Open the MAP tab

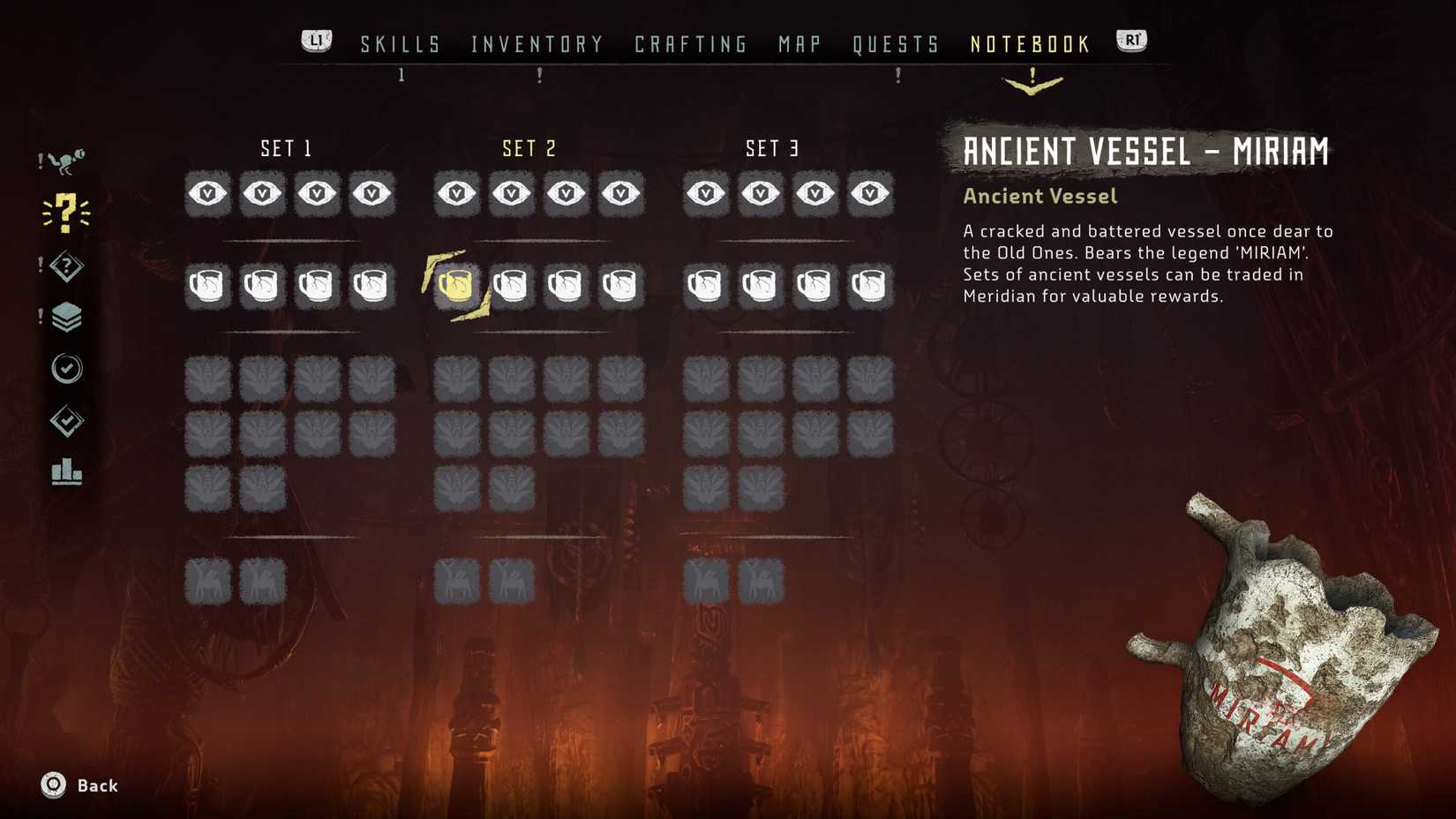[797, 43]
